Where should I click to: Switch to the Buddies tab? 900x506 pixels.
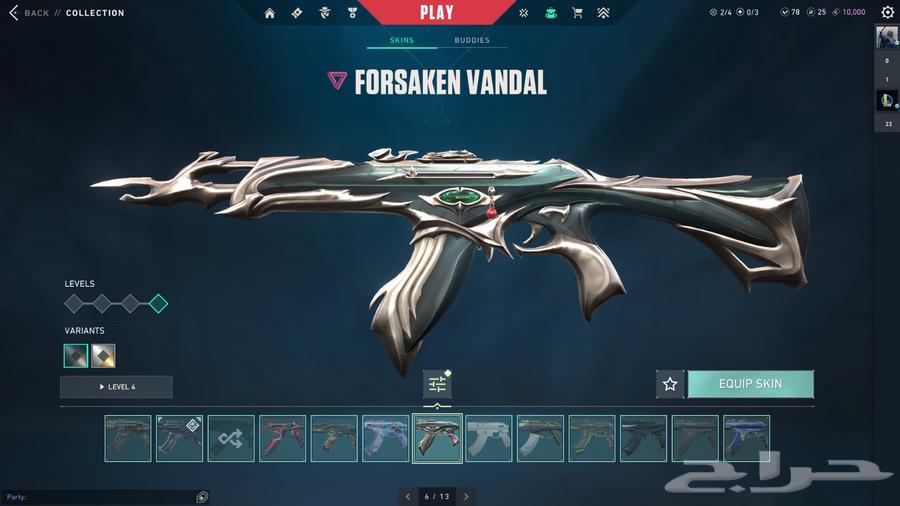pos(472,41)
